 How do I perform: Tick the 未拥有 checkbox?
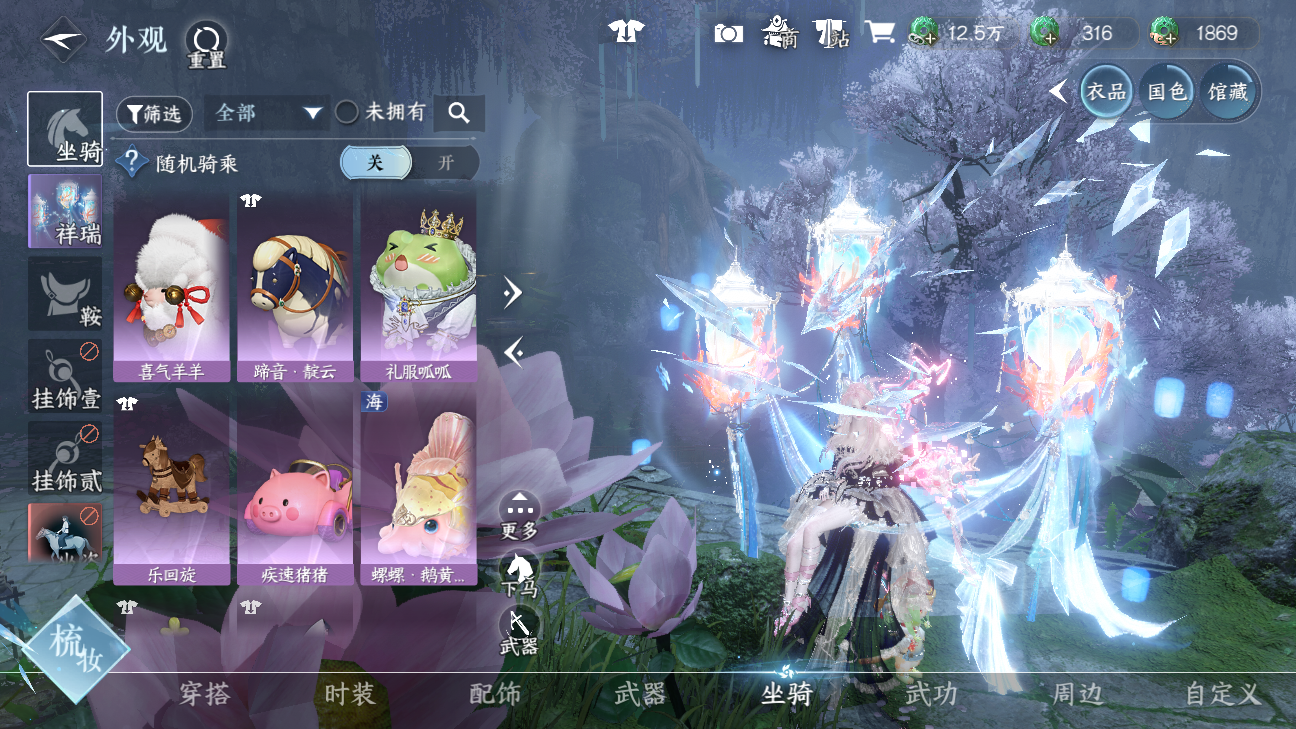[x=347, y=113]
